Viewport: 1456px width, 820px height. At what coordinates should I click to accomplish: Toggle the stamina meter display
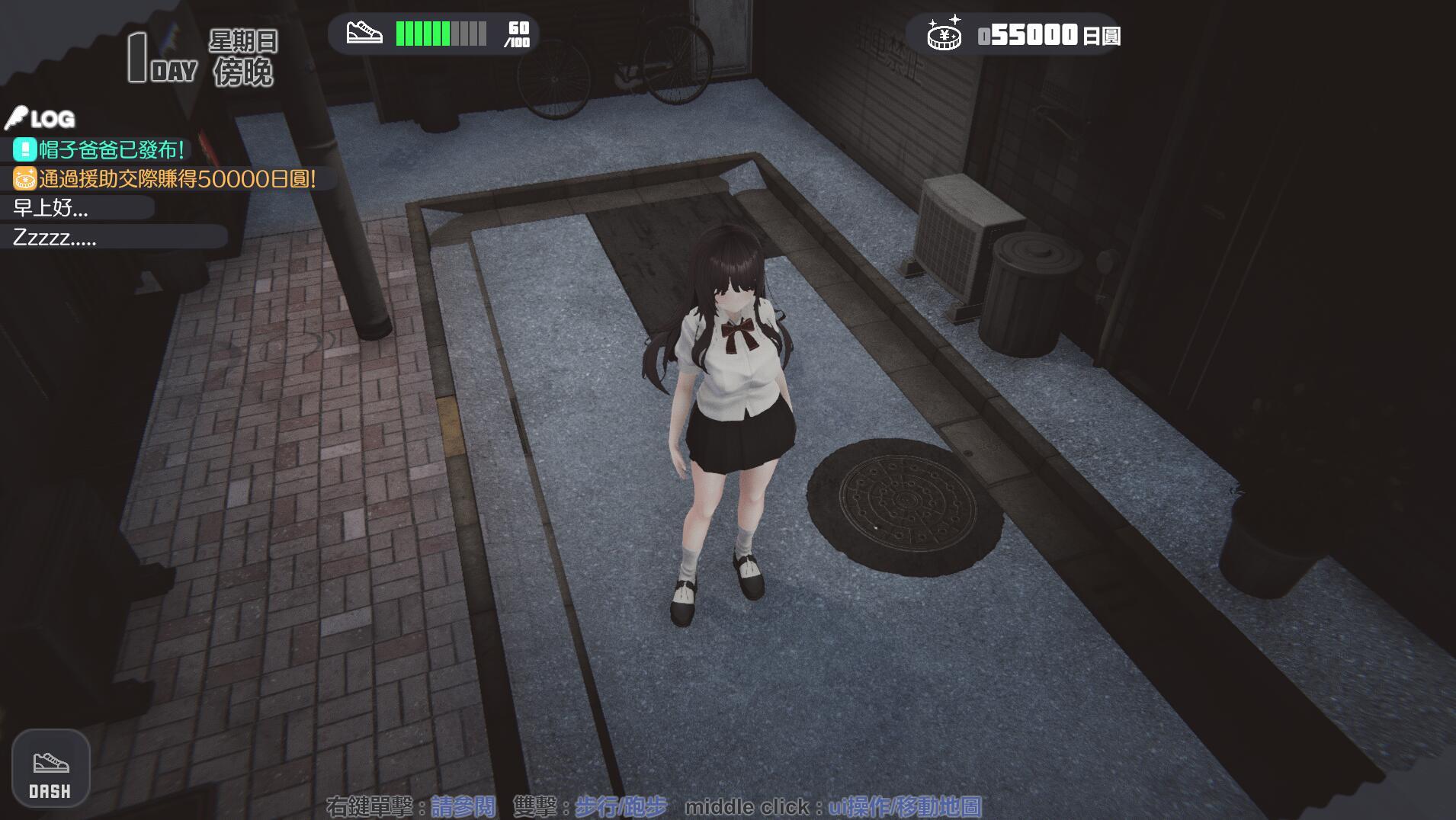point(438,34)
